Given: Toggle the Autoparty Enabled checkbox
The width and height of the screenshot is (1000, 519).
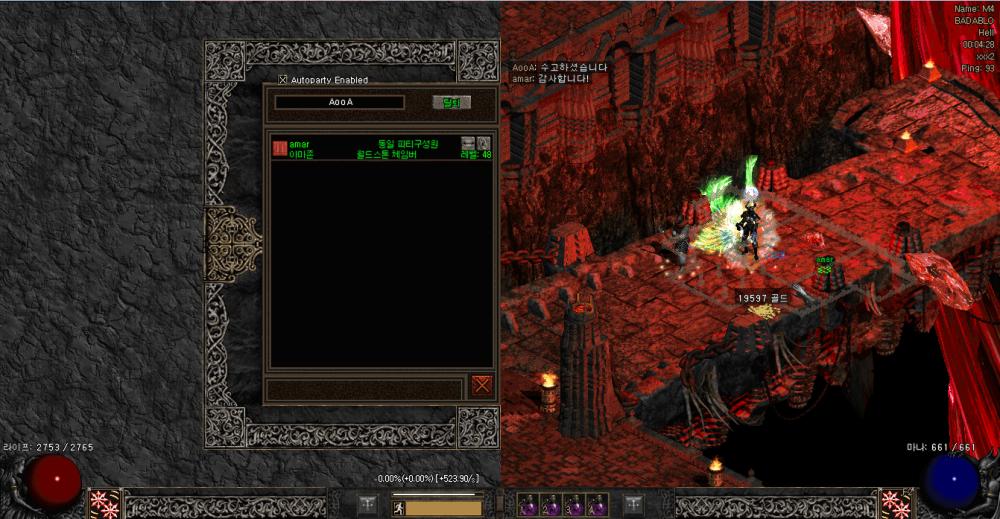Looking at the screenshot, I should (x=283, y=80).
